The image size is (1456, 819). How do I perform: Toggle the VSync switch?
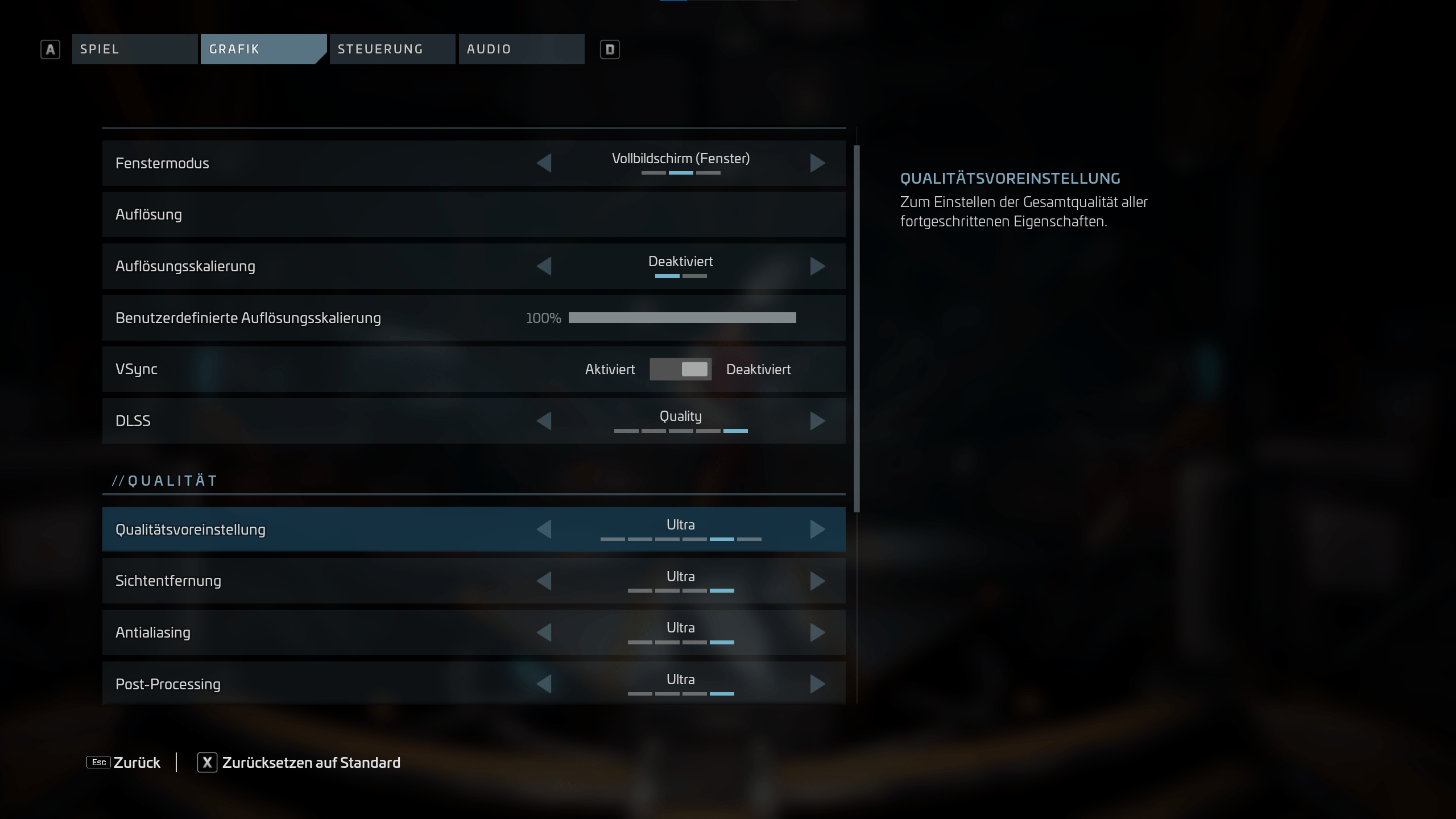[x=680, y=369]
